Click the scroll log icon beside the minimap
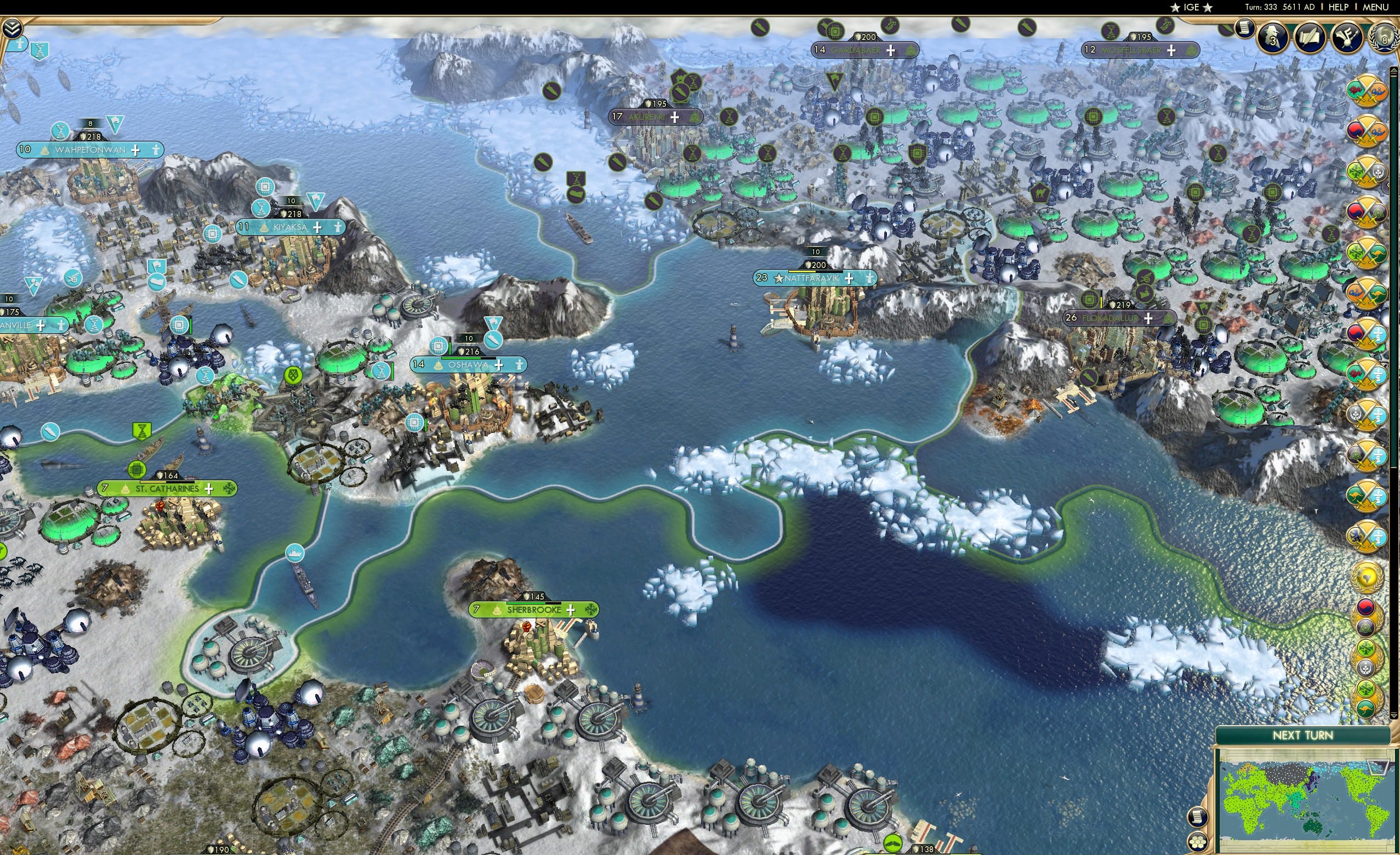 click(x=1198, y=817)
